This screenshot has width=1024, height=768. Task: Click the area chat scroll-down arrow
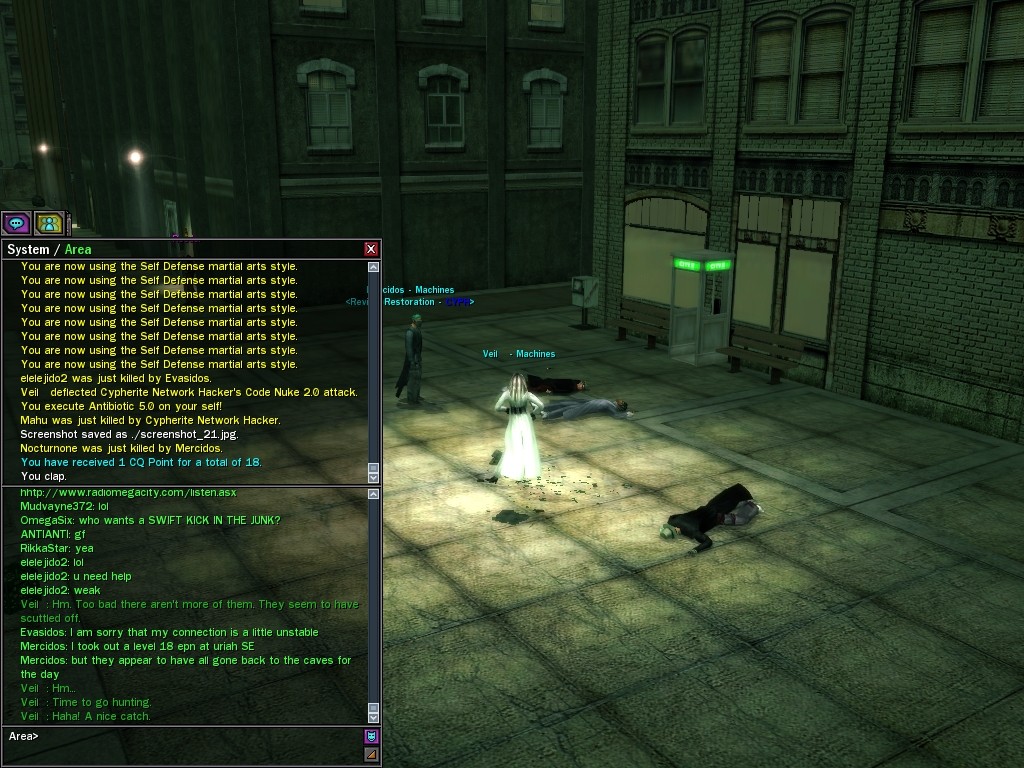(374, 717)
